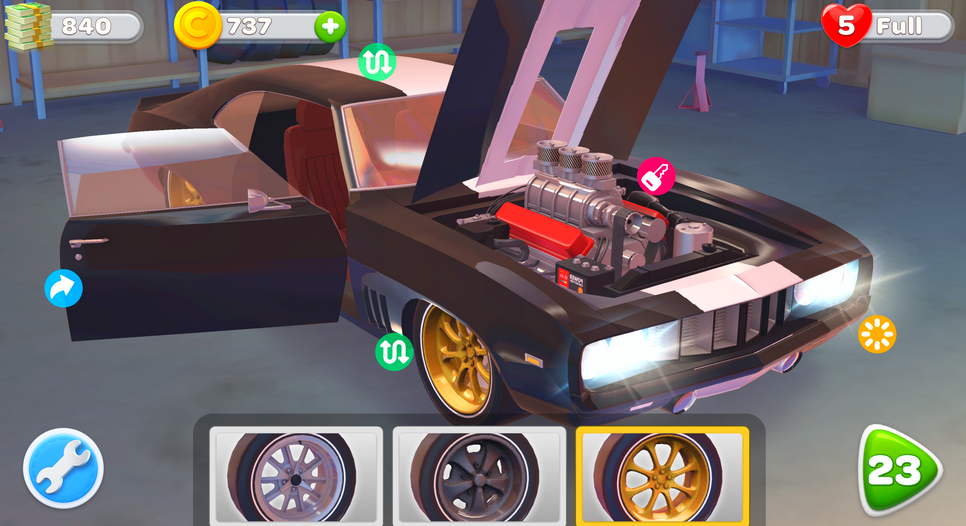Tap the green swap icon above the roof
This screenshot has height=526, width=966.
[377, 62]
